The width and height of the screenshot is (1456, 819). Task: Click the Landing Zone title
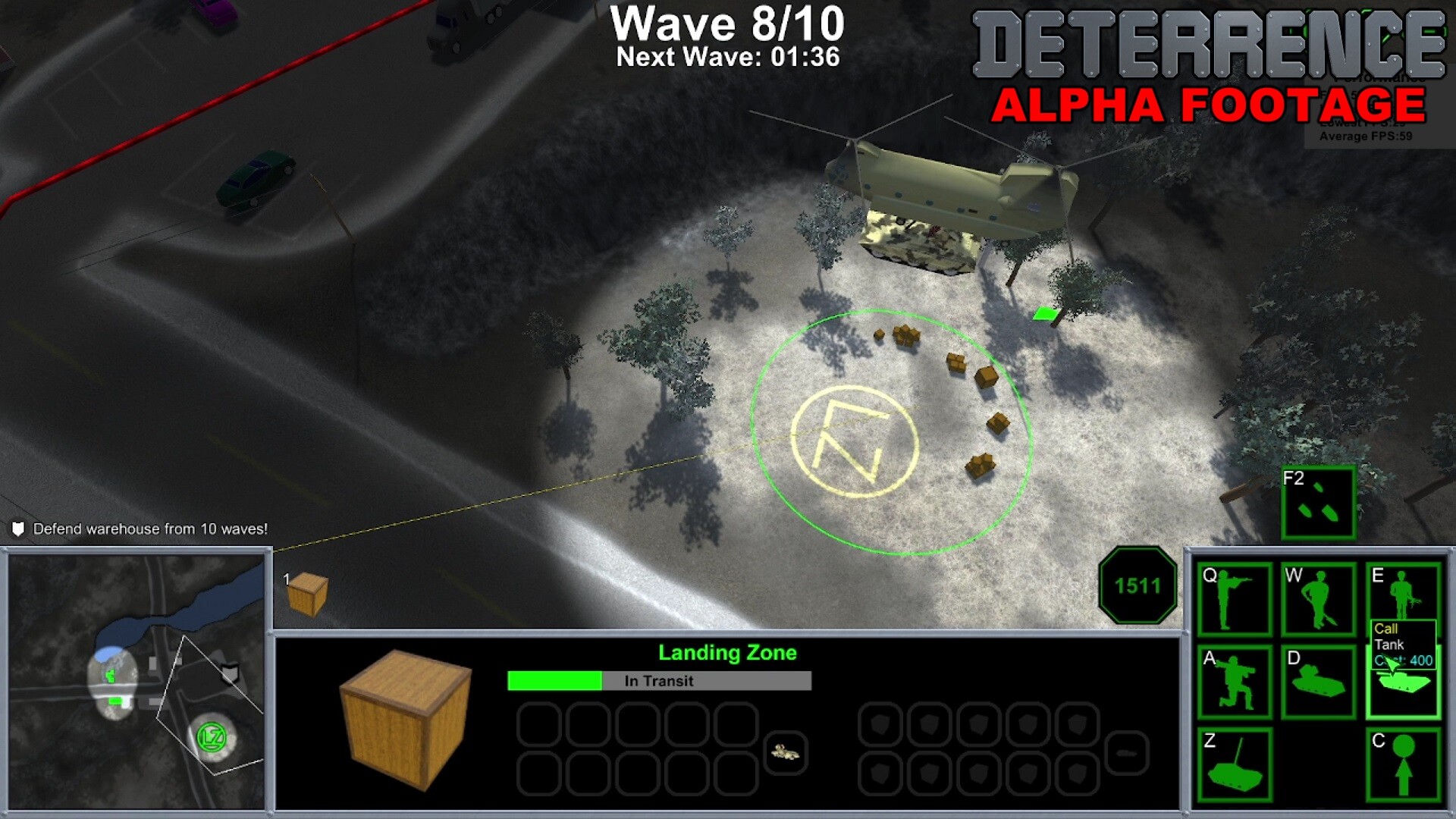(x=728, y=651)
